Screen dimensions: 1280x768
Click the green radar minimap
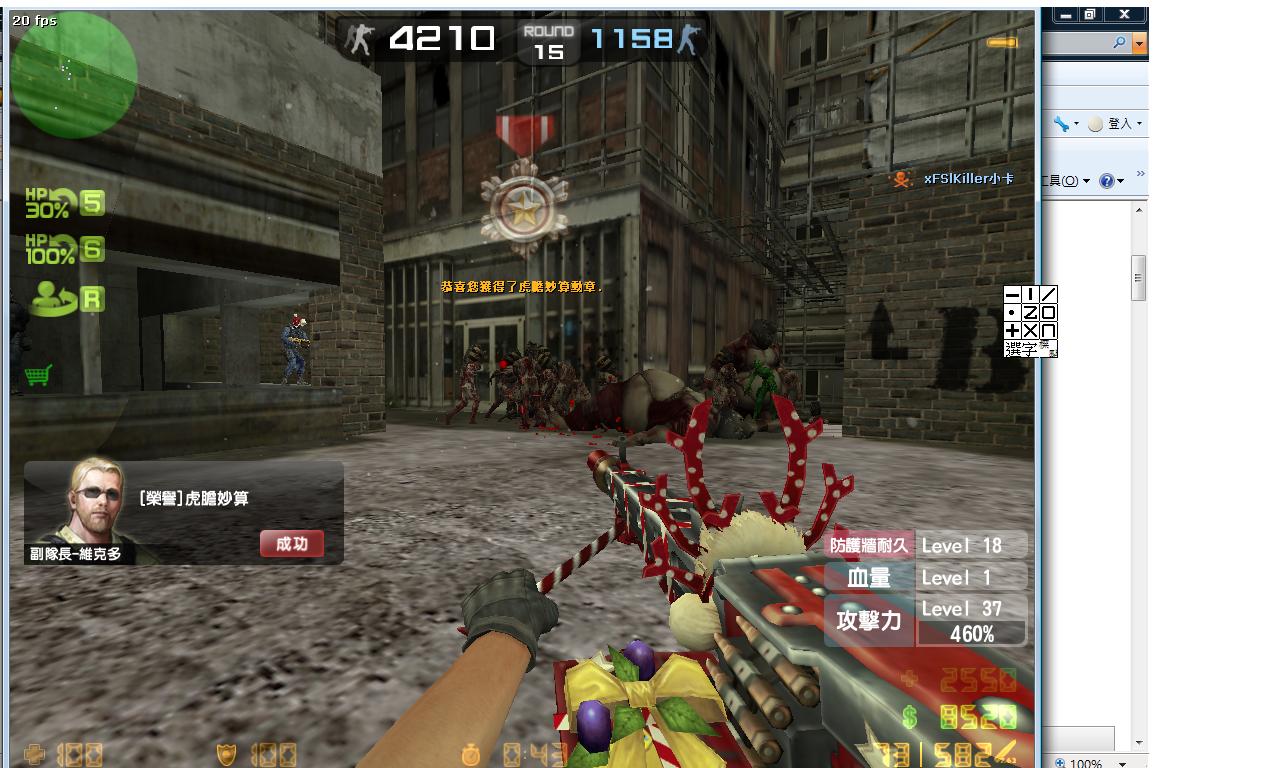72,72
